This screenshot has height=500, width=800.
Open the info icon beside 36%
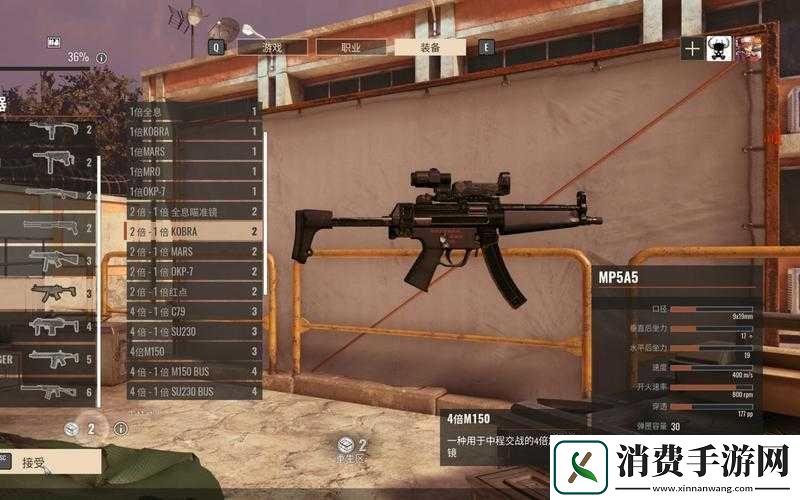(x=101, y=58)
